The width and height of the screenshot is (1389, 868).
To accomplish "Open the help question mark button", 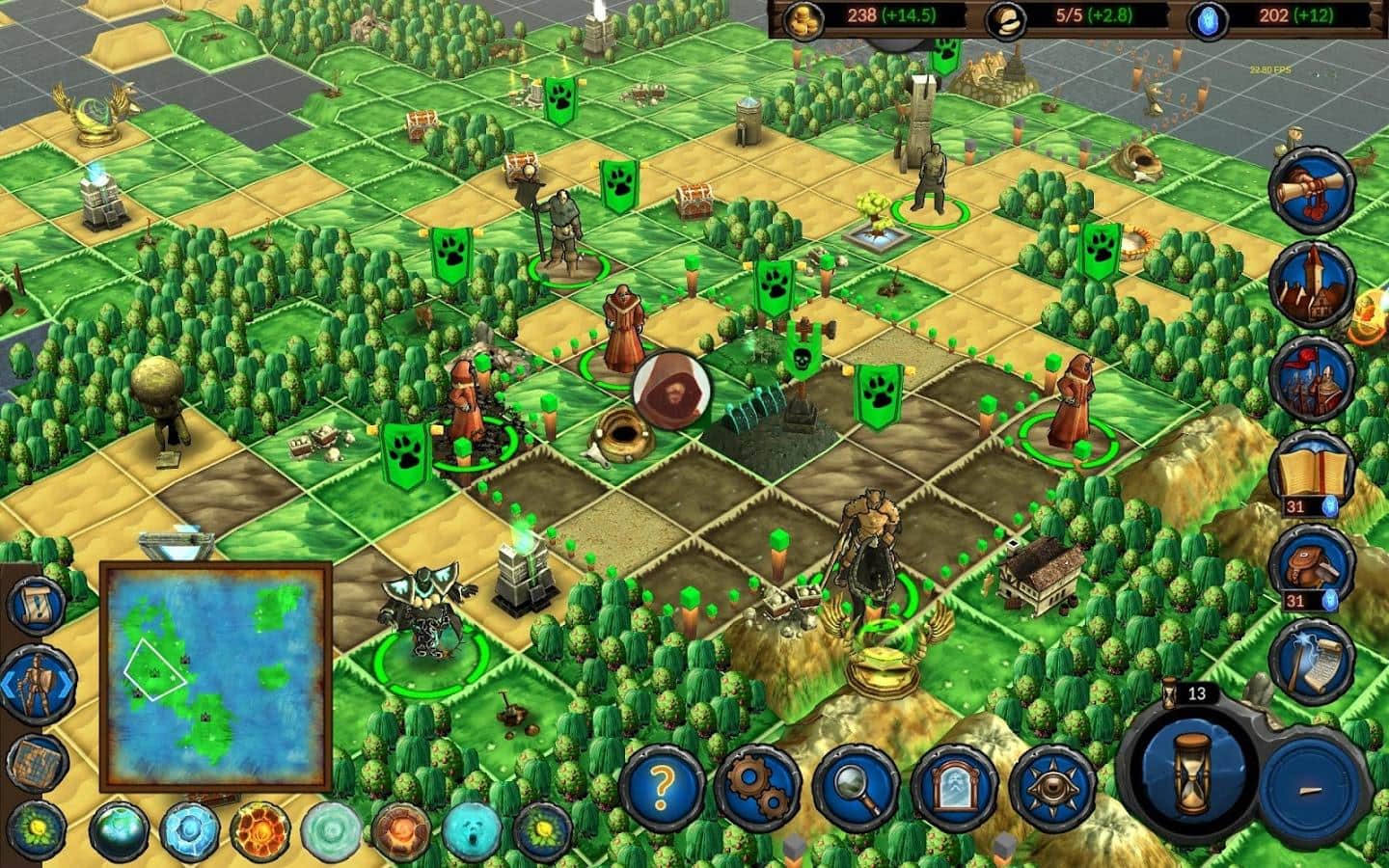I will pos(661,780).
